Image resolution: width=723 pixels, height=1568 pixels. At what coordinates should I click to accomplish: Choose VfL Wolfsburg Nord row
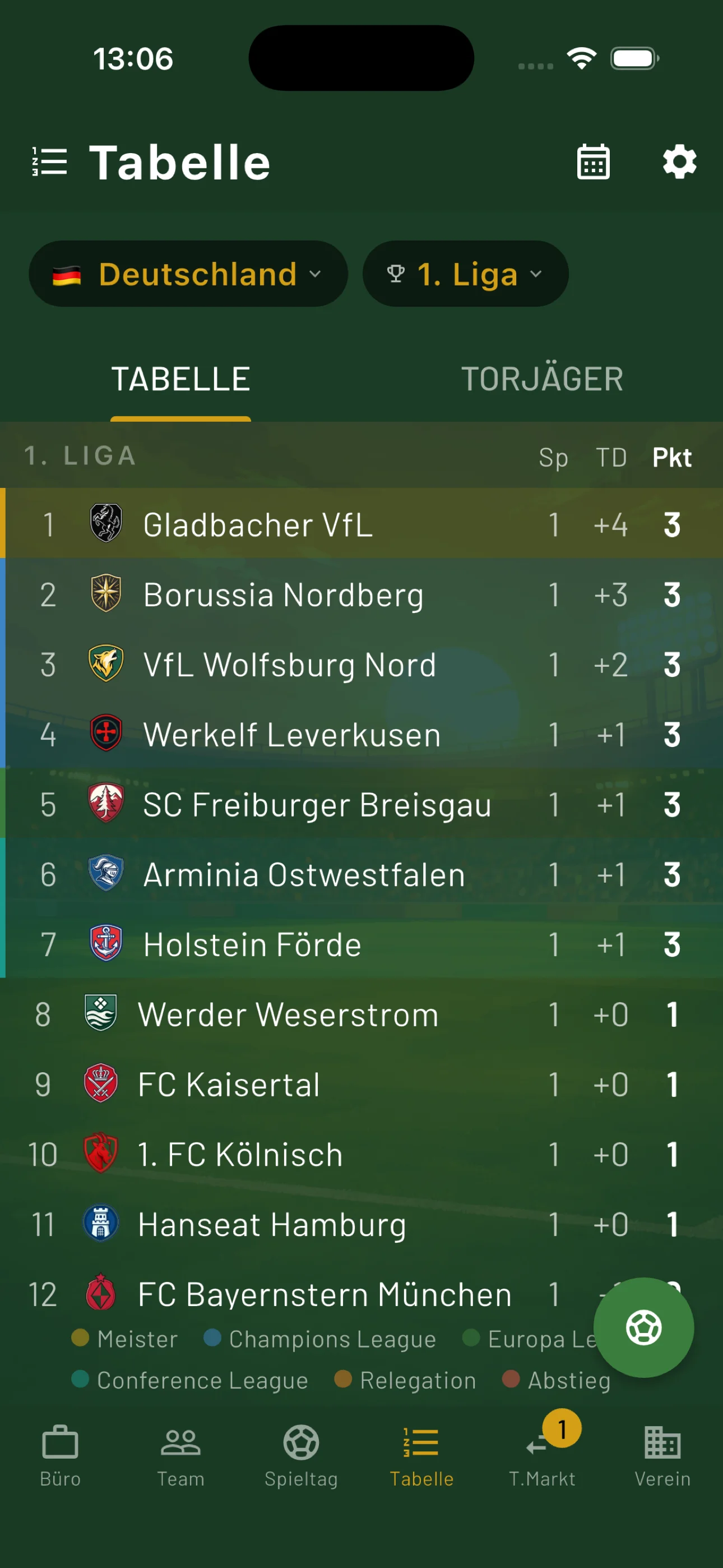[361, 664]
